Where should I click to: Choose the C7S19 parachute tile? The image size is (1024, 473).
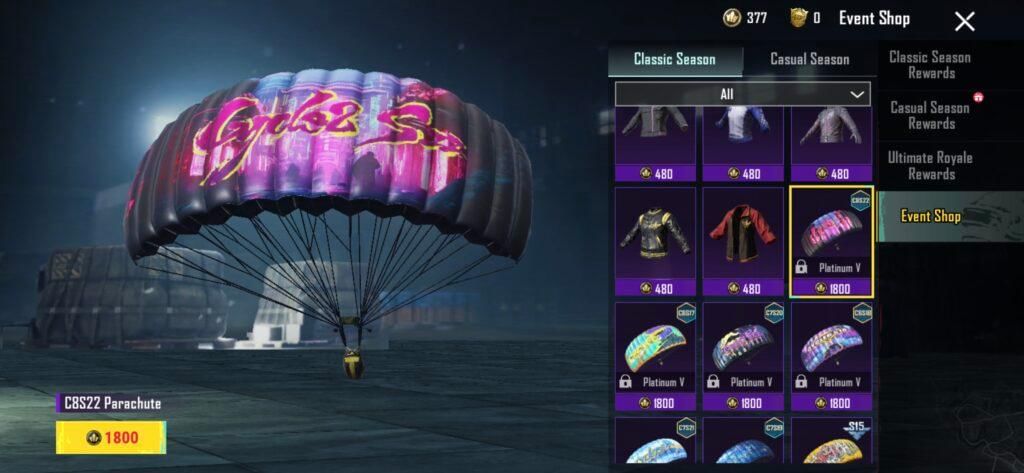tap(743, 441)
